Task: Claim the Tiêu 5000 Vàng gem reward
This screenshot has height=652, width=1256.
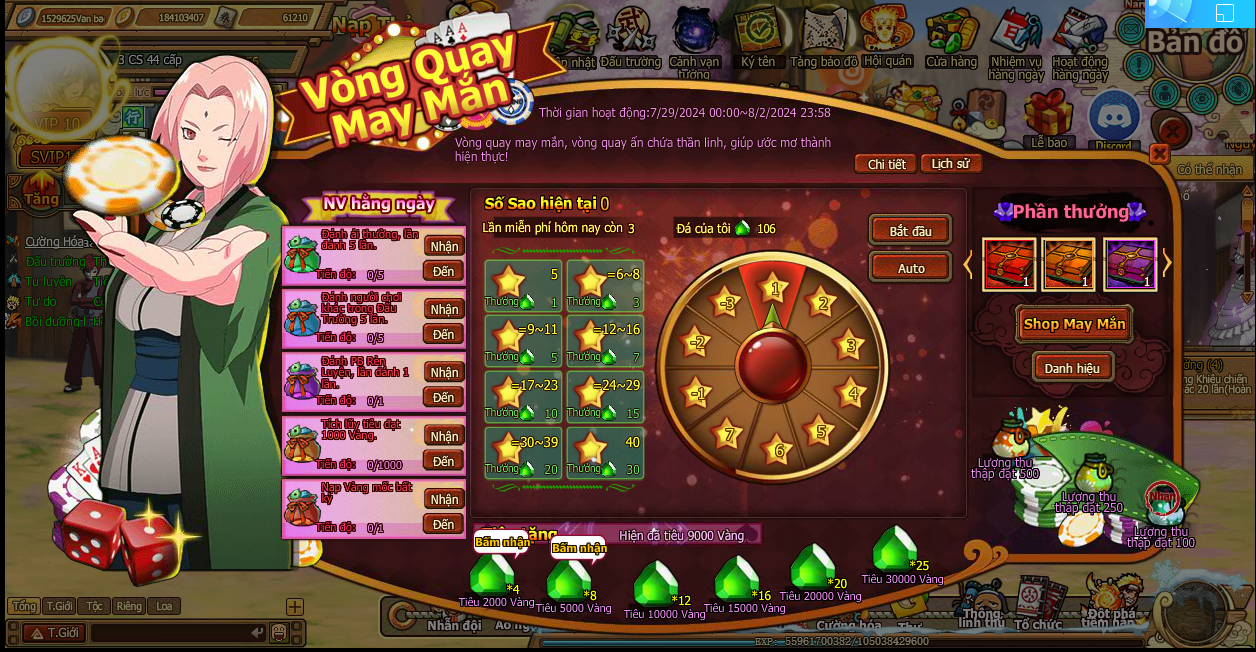Action: point(569,580)
